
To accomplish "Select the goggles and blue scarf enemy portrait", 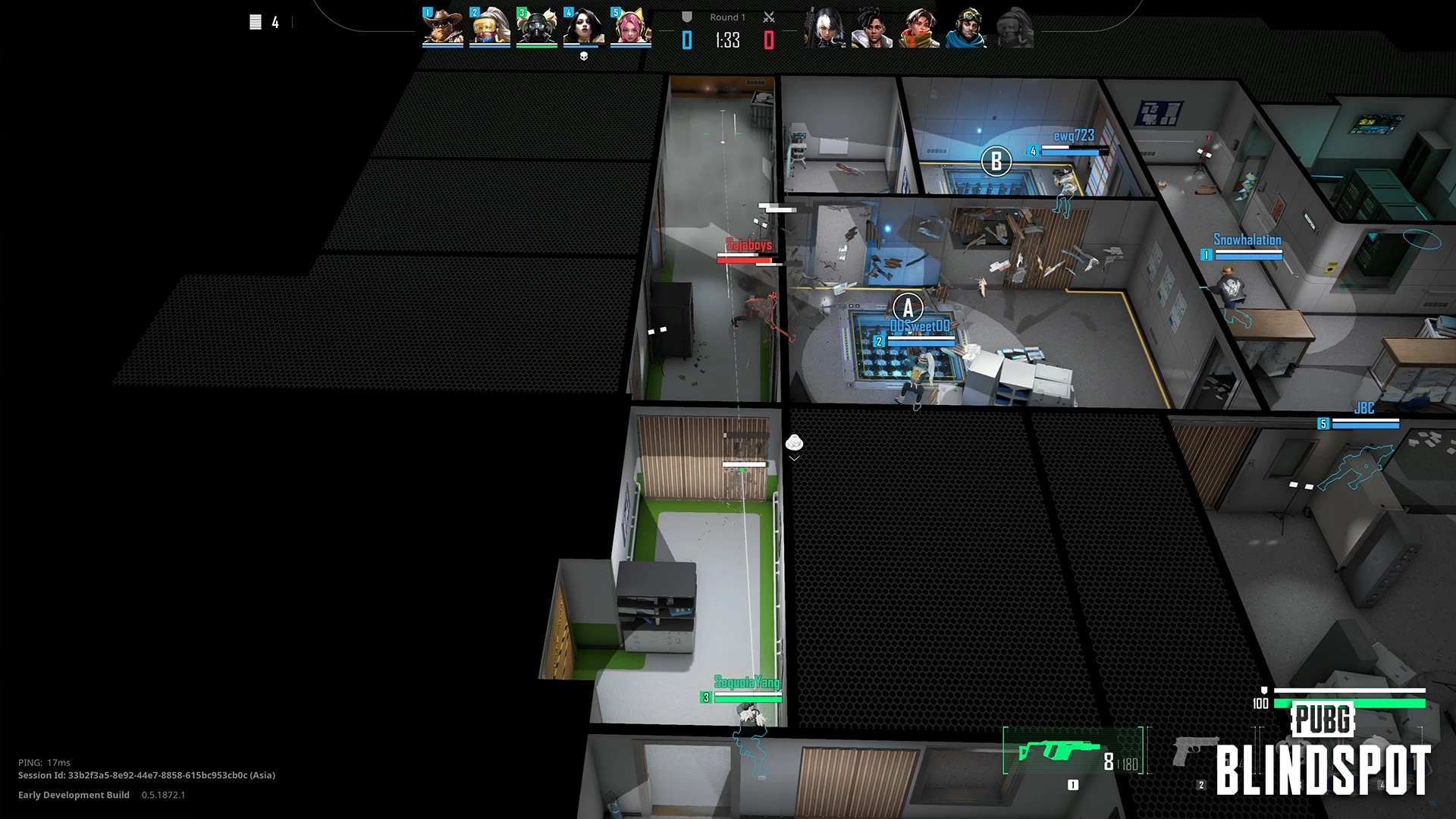I will [967, 29].
